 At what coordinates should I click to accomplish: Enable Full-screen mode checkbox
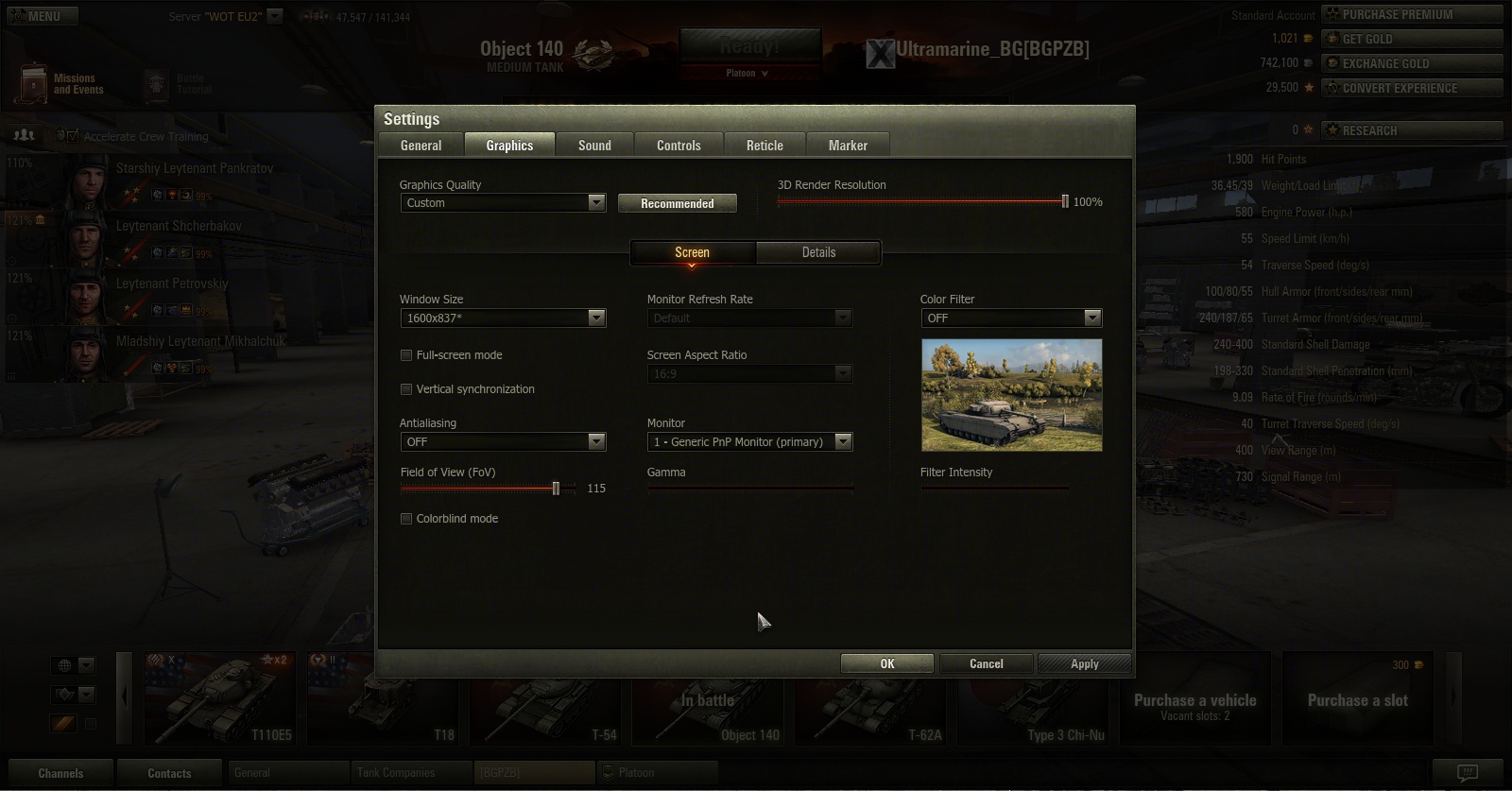(406, 355)
